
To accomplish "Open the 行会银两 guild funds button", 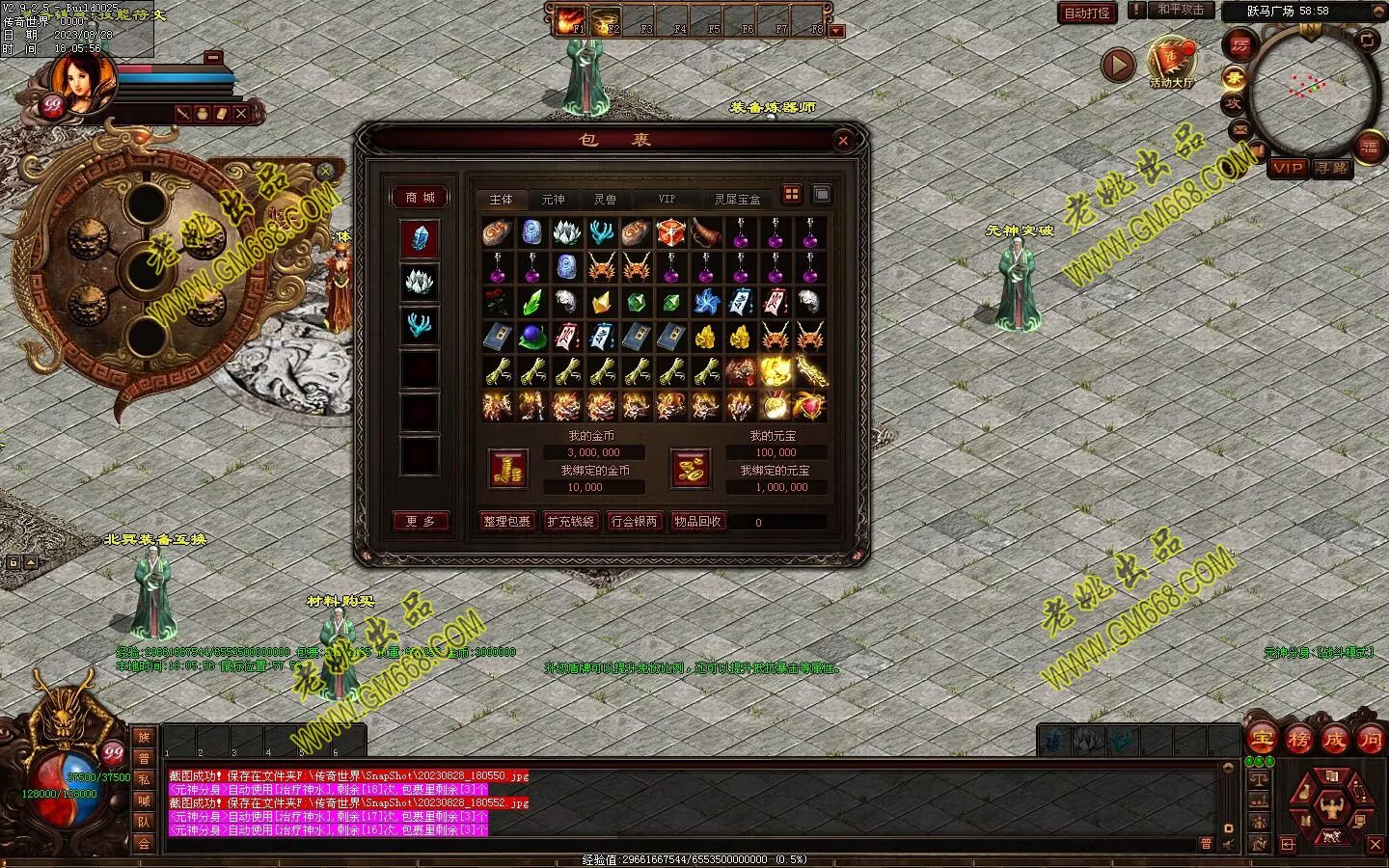I will coord(634,522).
